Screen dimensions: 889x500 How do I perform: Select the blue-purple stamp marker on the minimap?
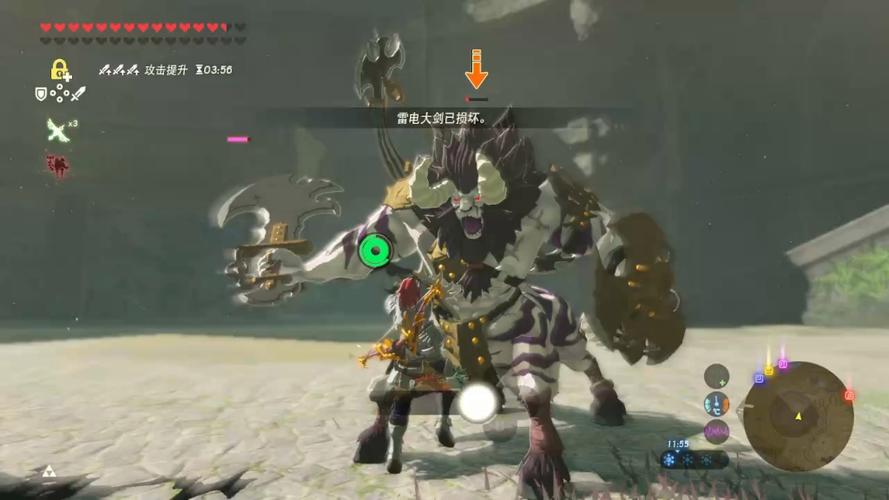[x=759, y=379]
